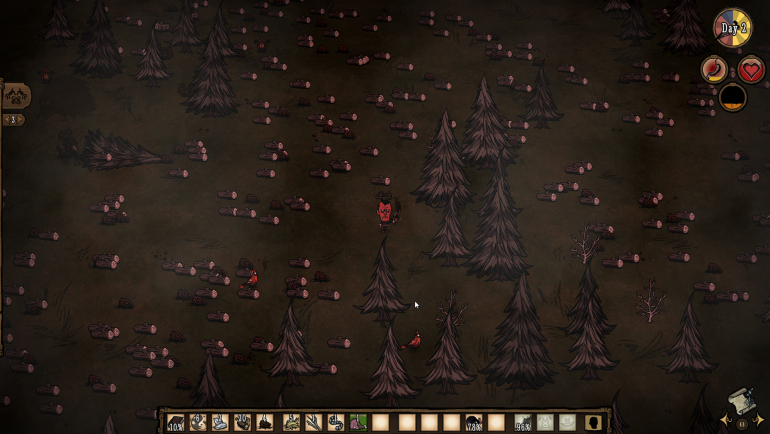
Task: Click the heart health meter
Action: tap(751, 70)
